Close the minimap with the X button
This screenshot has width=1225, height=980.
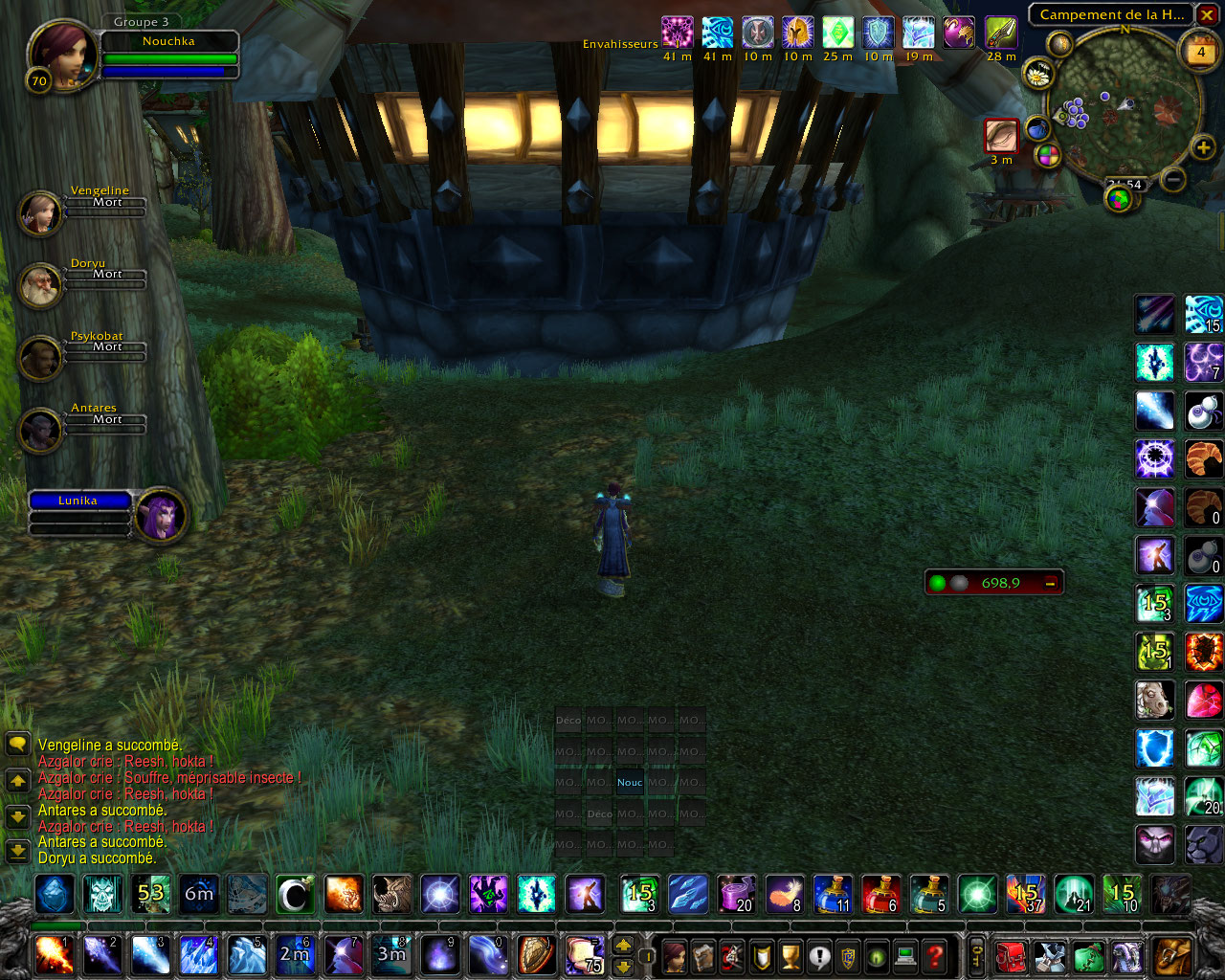click(1208, 15)
